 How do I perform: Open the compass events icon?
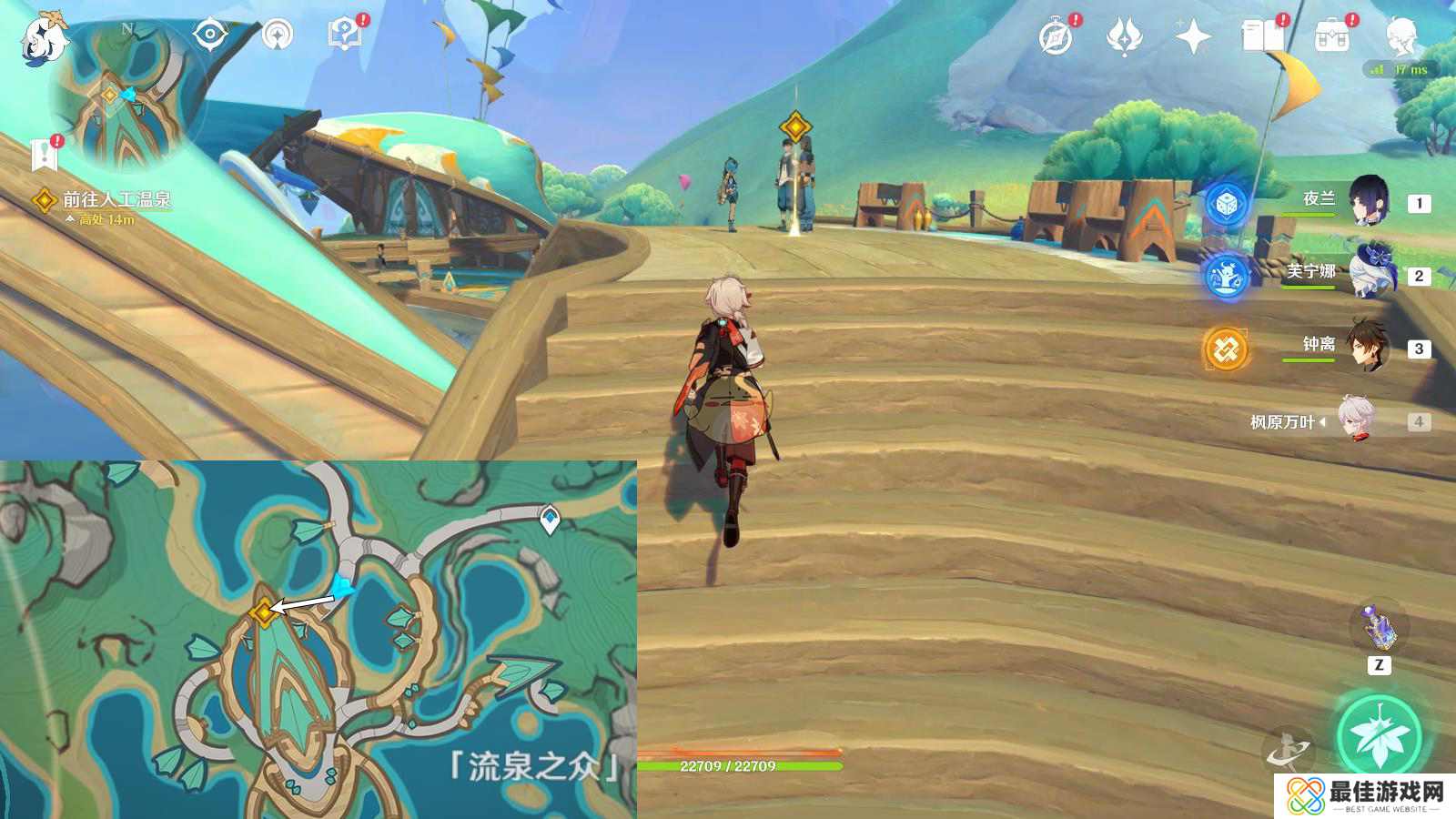pyautogui.click(x=1056, y=37)
